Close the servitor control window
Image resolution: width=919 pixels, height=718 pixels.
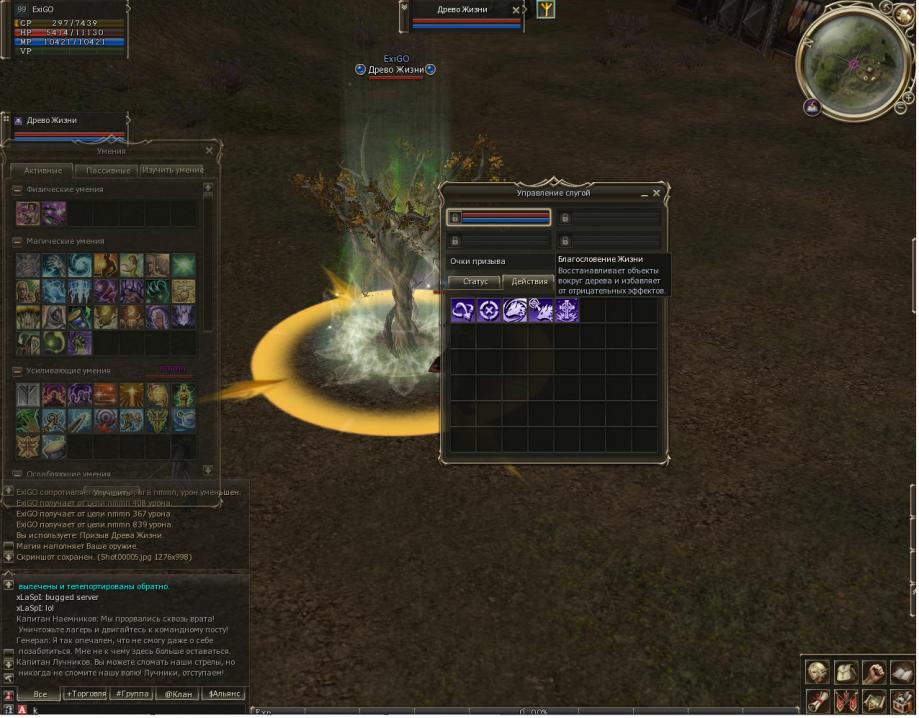(656, 193)
